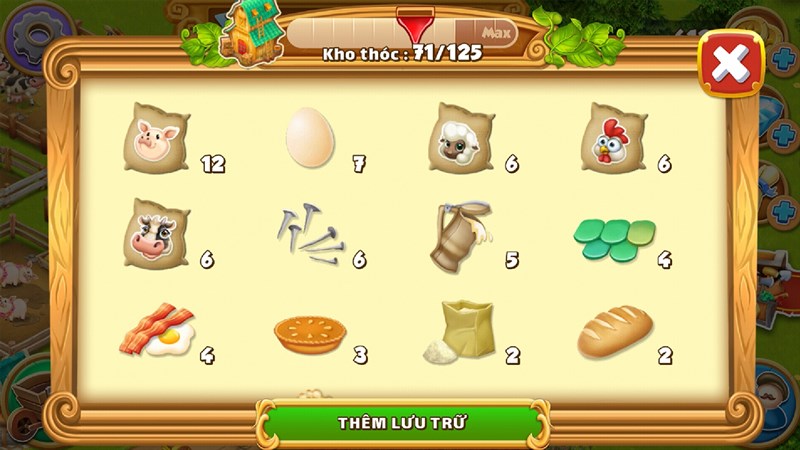This screenshot has height=450, width=800.
Task: Choose the pie item
Action: (x=309, y=334)
